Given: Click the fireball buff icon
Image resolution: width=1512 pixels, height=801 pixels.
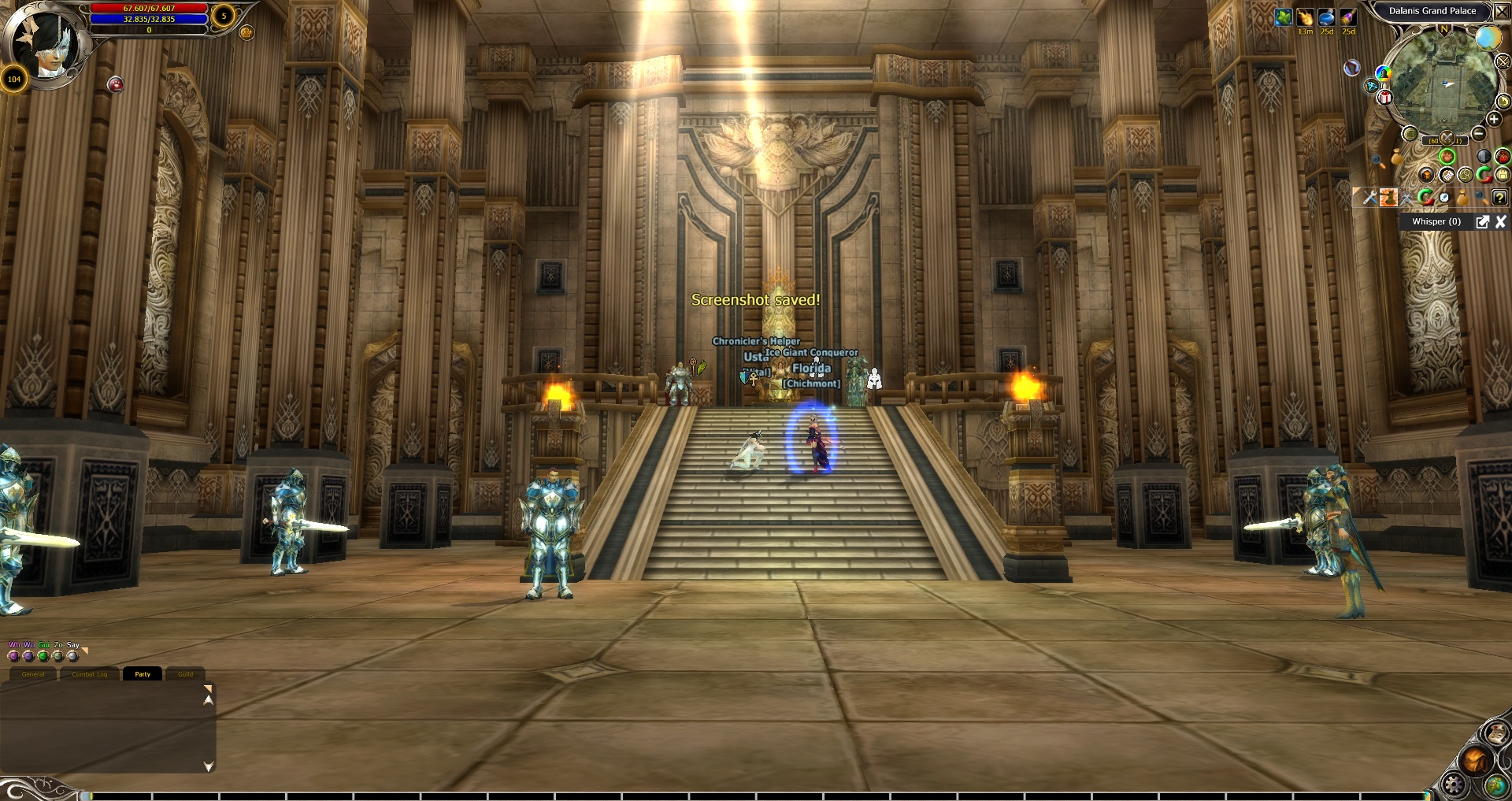Looking at the screenshot, I should coord(1305,17).
